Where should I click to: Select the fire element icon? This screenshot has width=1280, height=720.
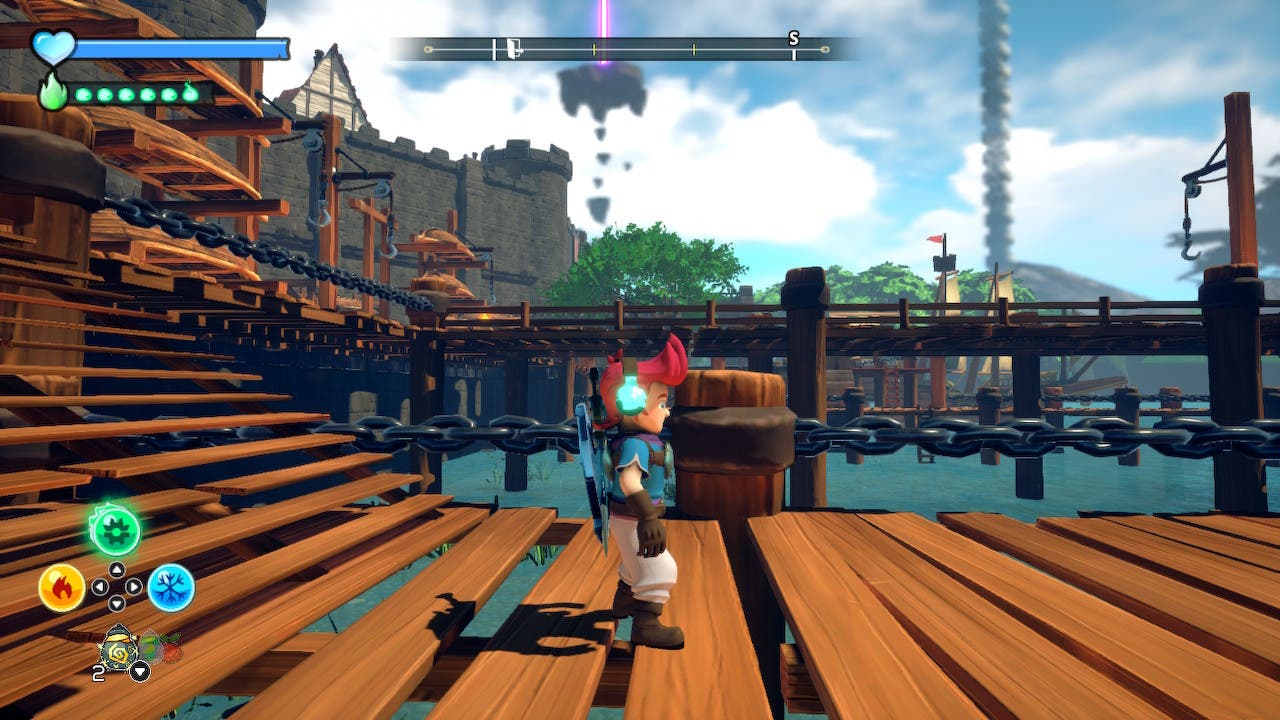tap(64, 586)
